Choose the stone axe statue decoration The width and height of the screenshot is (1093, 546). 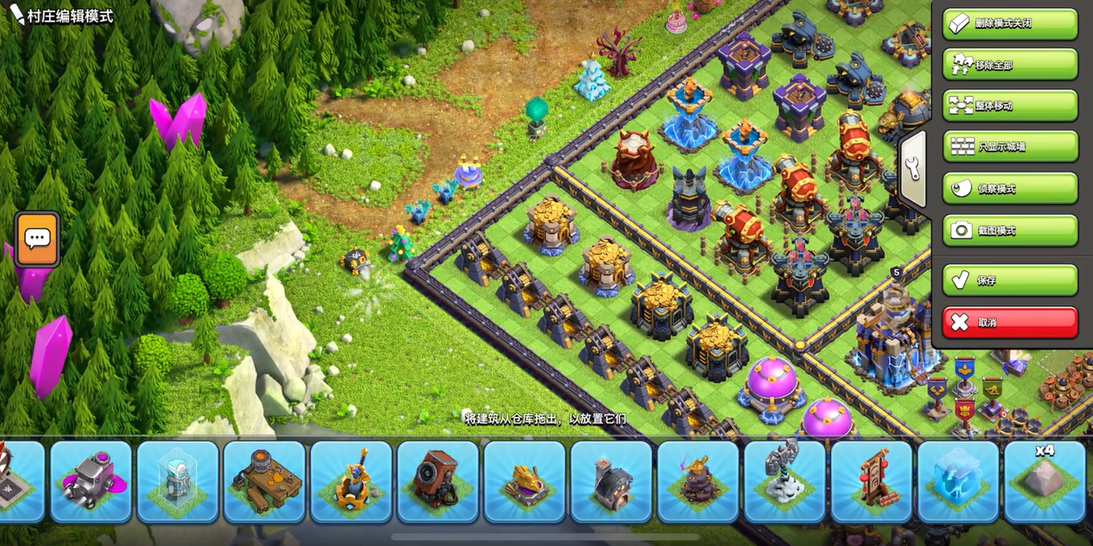tap(785, 482)
